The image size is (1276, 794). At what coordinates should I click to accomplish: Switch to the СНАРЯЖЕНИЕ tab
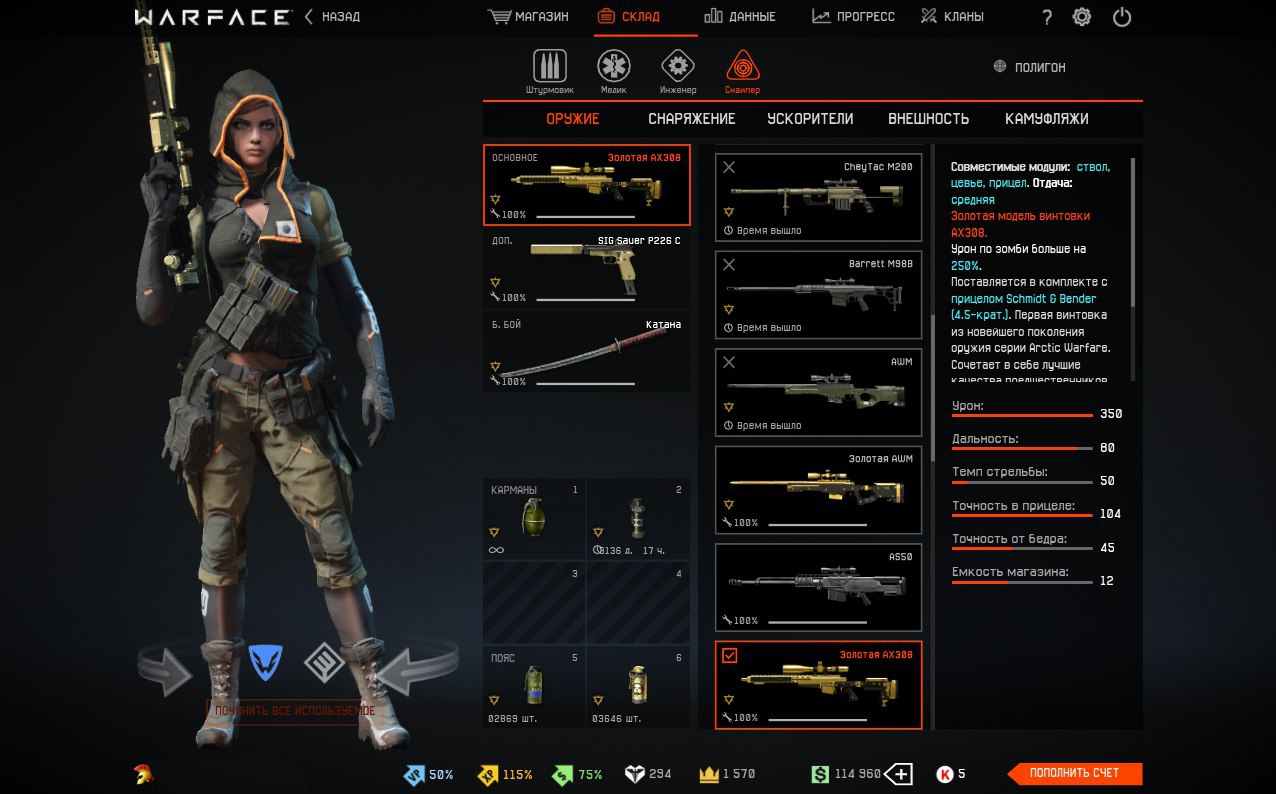[x=691, y=119]
